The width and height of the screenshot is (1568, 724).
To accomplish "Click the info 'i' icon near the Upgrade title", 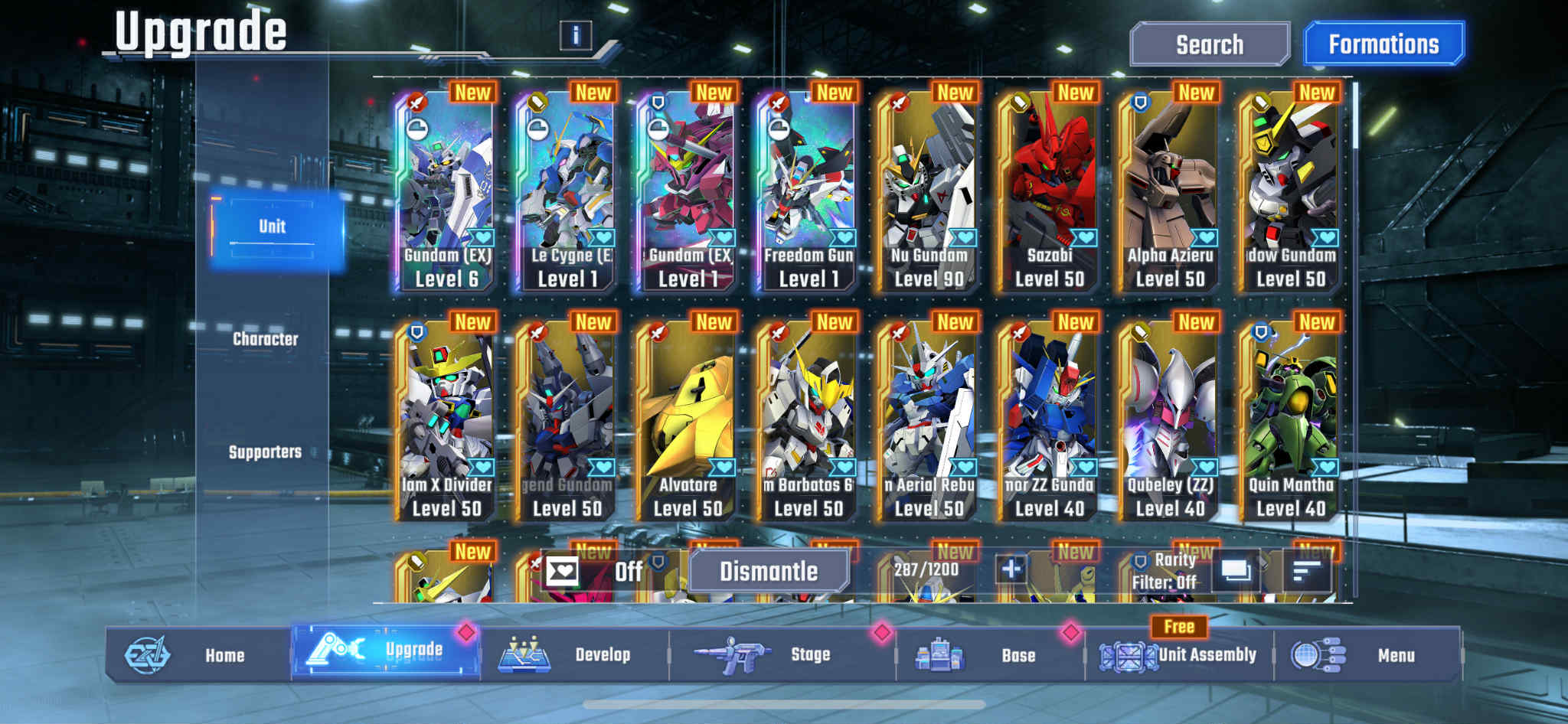I will [x=573, y=34].
